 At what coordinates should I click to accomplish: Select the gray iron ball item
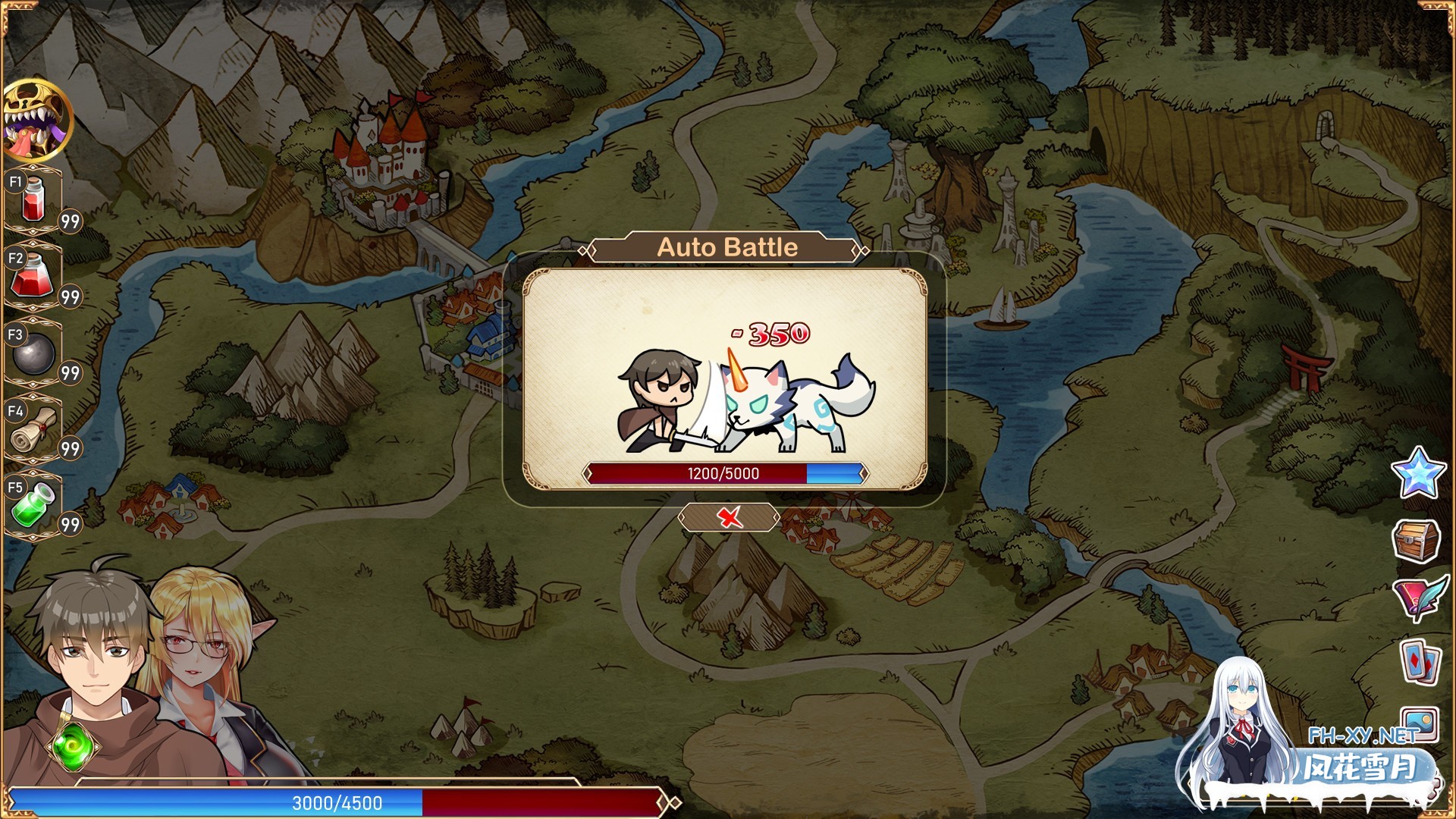coord(34,353)
